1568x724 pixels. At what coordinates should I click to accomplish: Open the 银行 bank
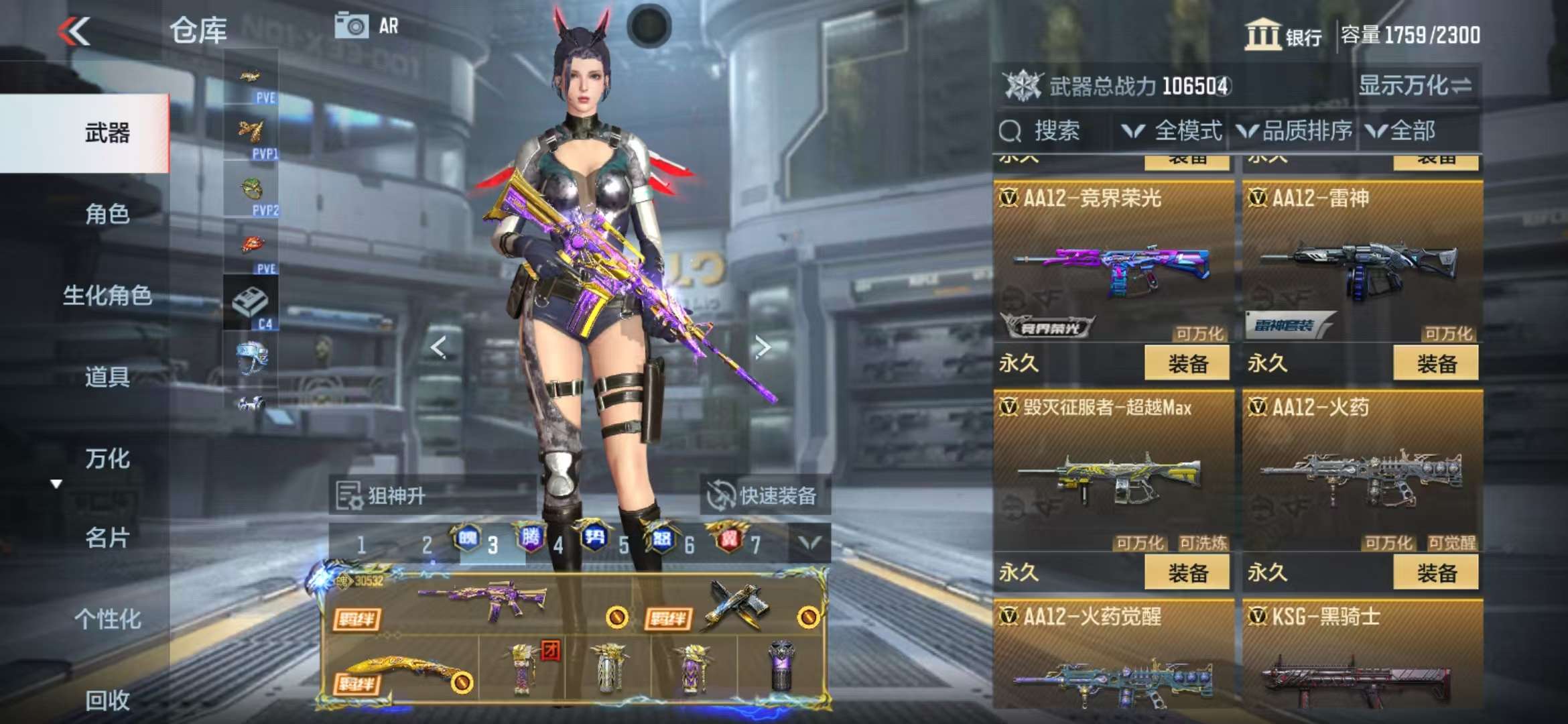point(1283,35)
